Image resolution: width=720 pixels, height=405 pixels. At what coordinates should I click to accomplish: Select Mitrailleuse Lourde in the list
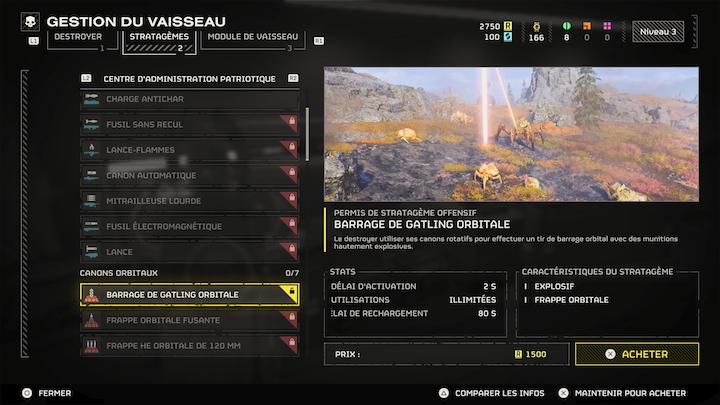click(188, 201)
